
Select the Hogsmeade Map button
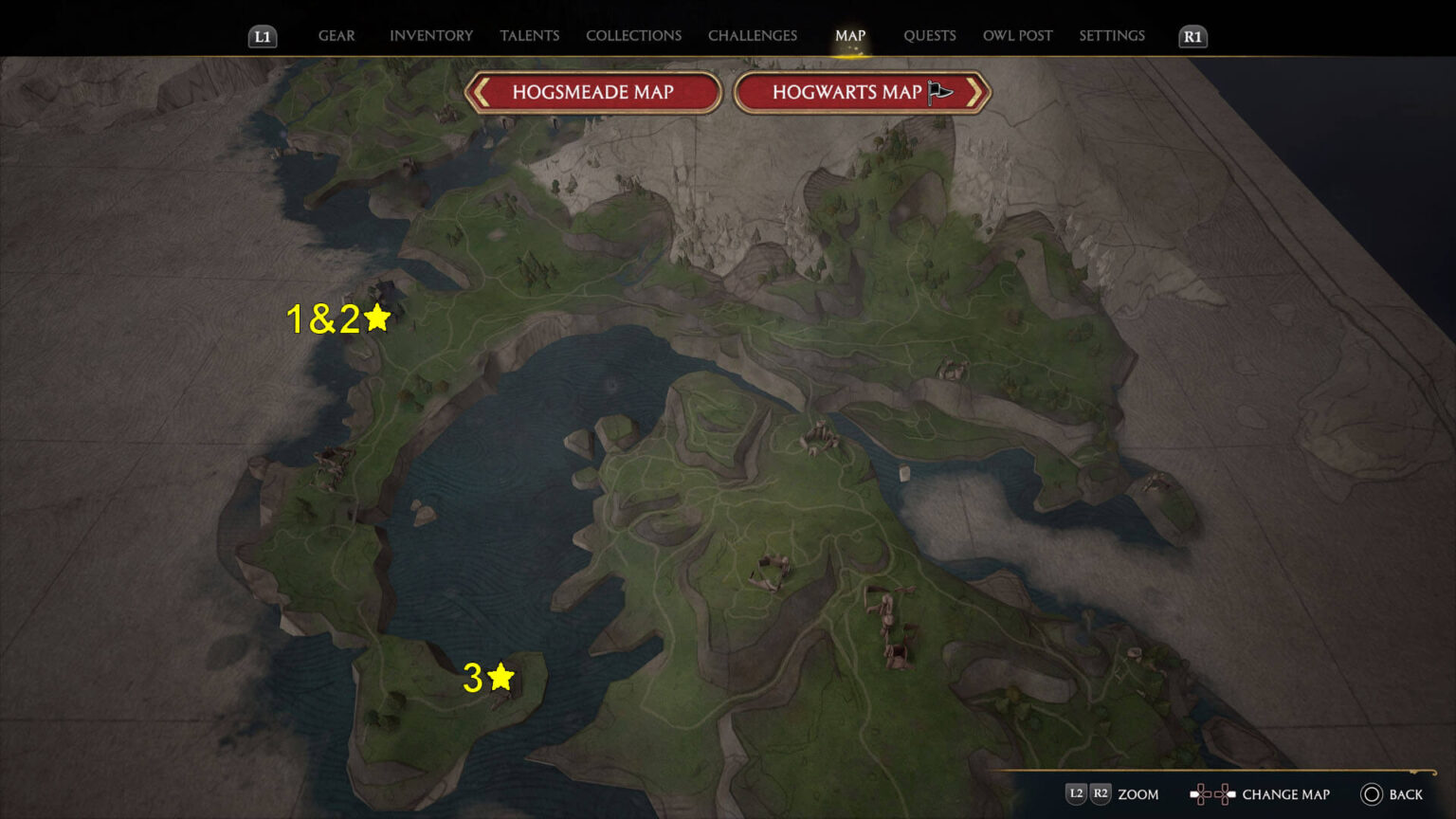tap(592, 92)
